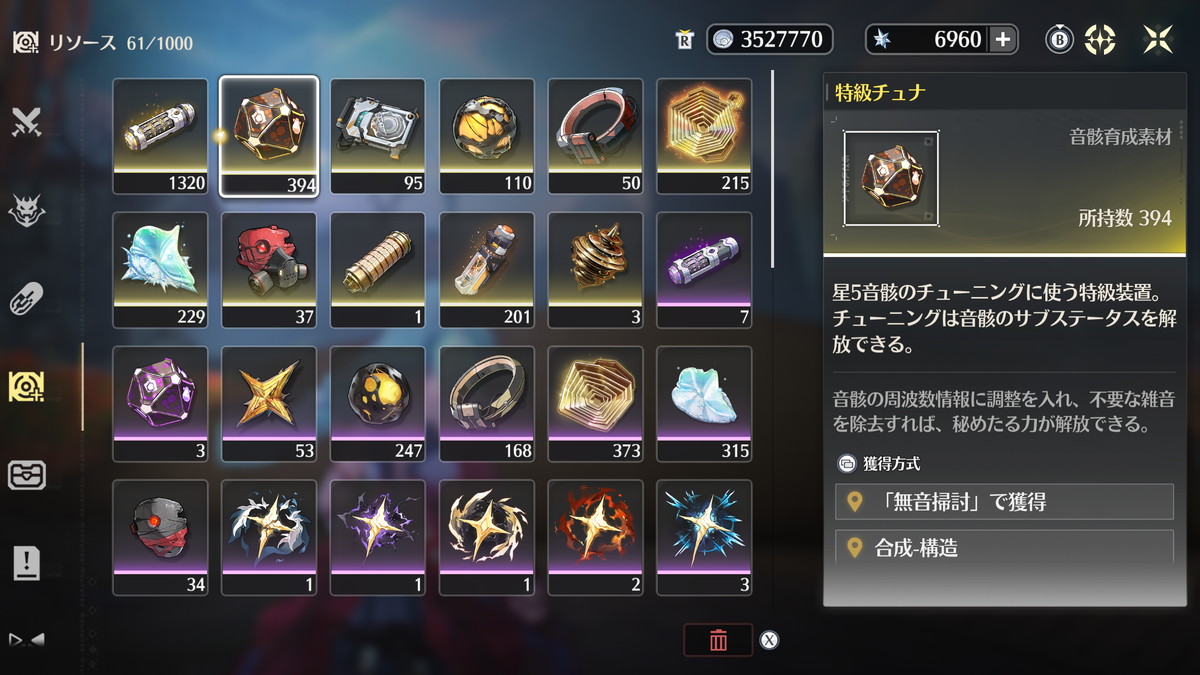This screenshot has width=1200, height=675.
Task: Switch to the echo monster-face tab
Action: [x=26, y=211]
